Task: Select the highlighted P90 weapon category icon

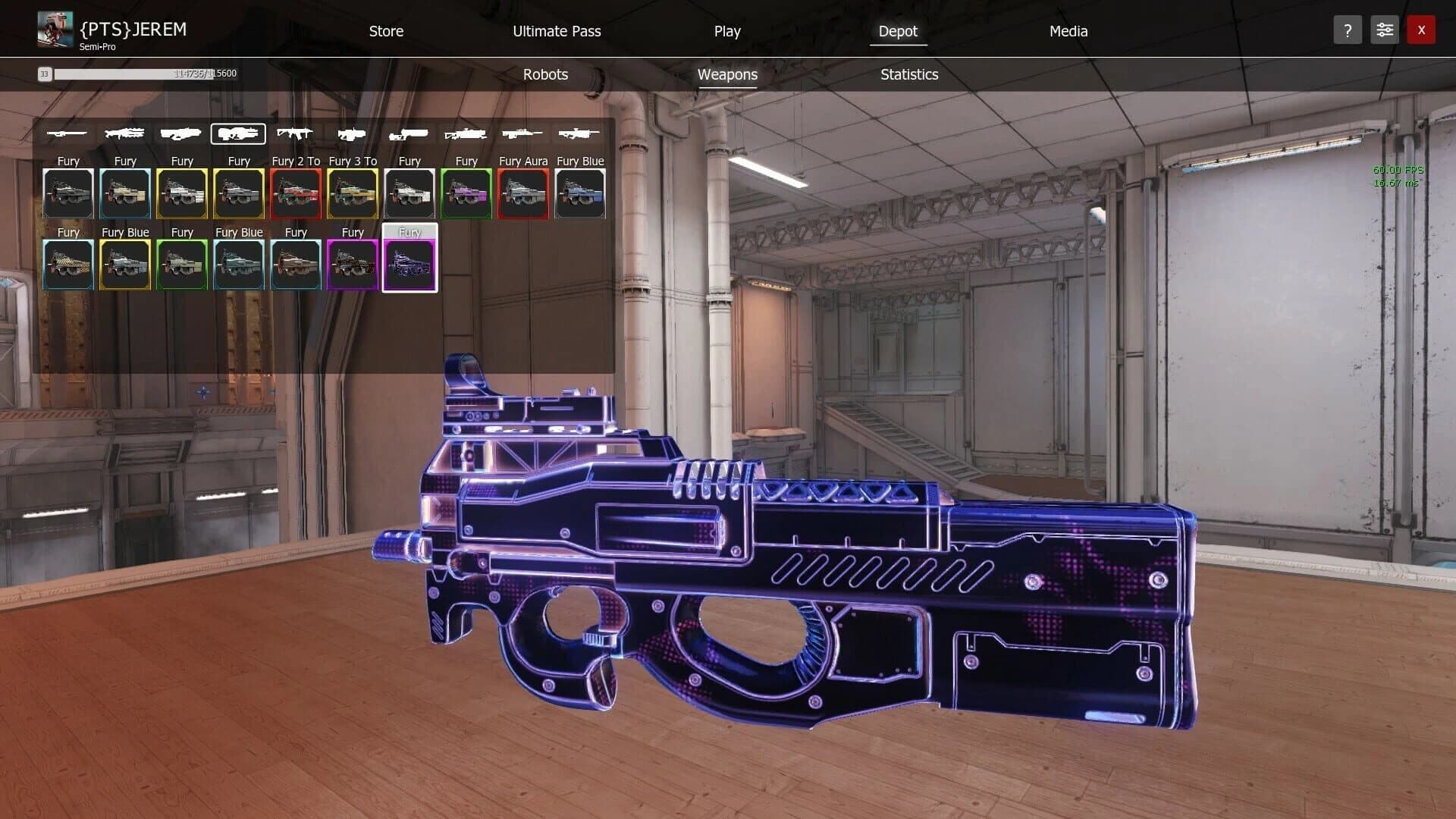Action: tap(238, 134)
